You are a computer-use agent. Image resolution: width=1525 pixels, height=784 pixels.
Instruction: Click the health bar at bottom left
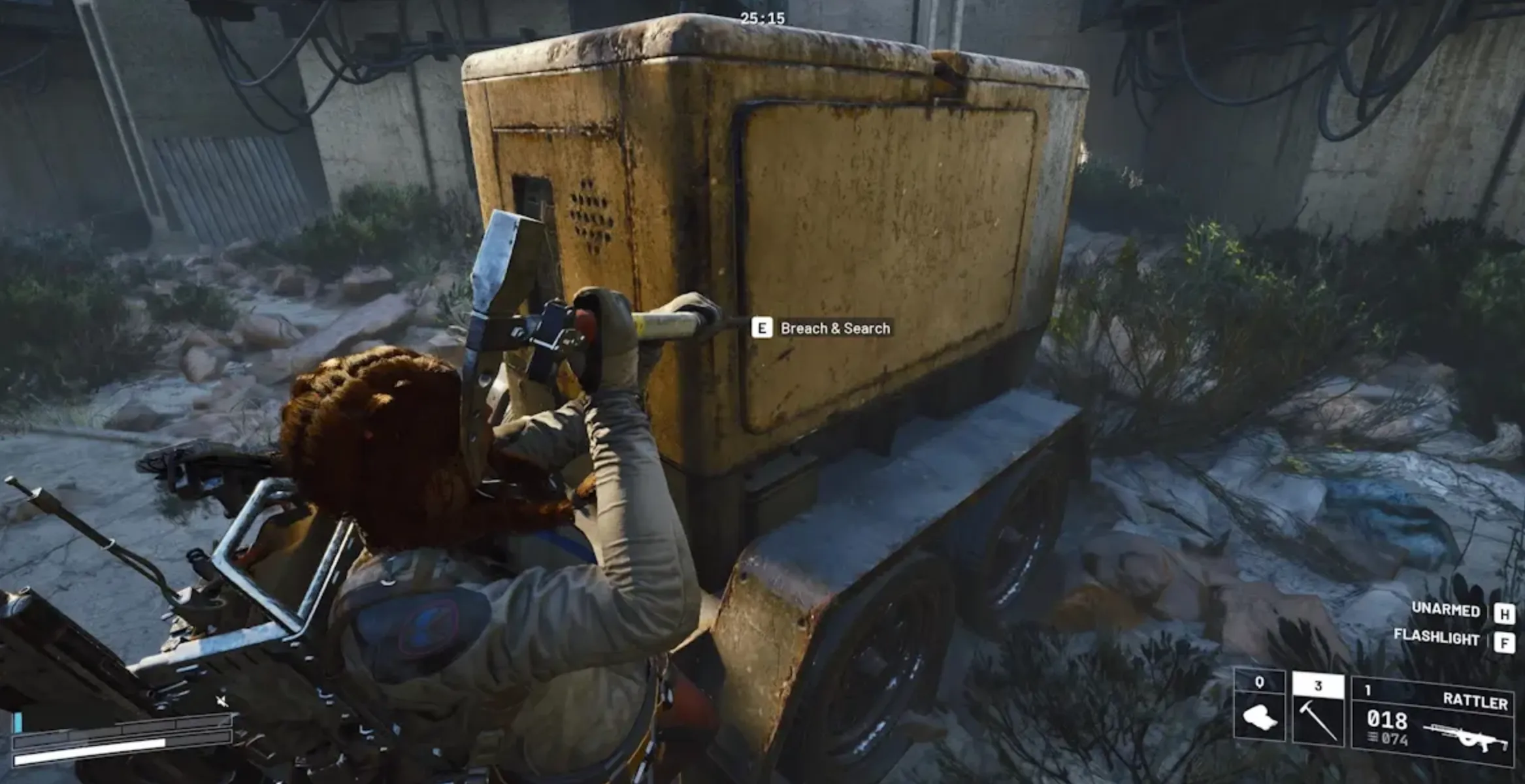tap(98, 760)
